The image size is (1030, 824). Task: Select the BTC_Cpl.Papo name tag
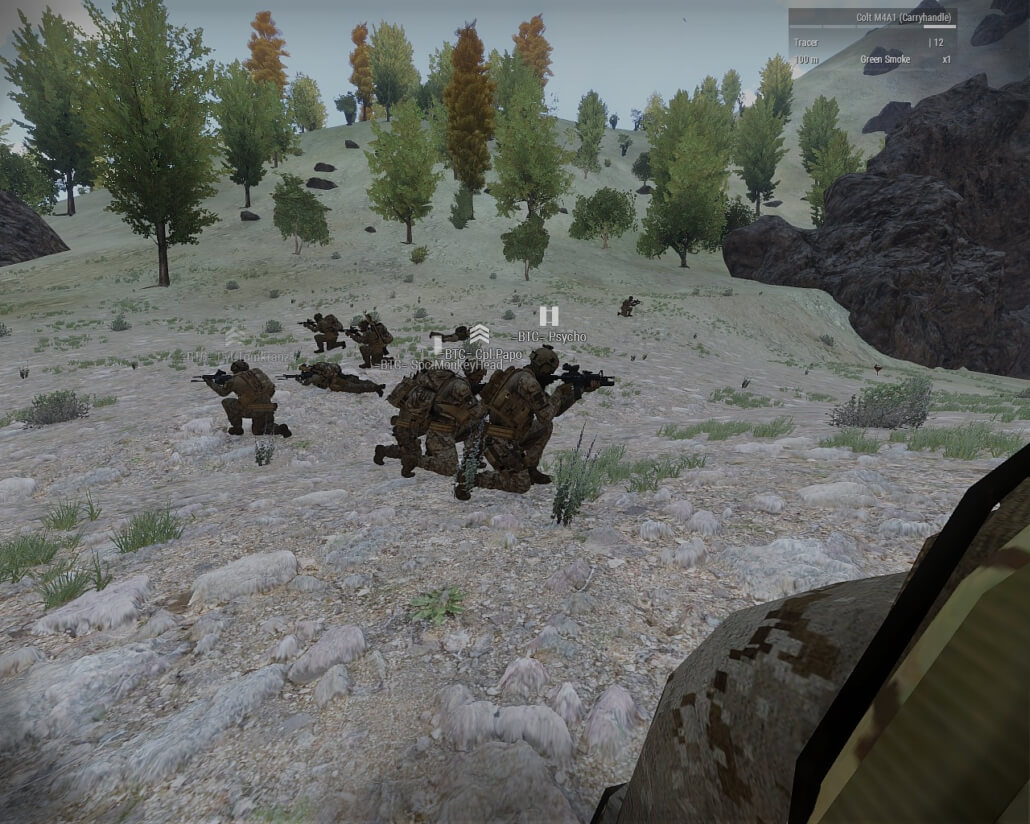[x=484, y=354]
